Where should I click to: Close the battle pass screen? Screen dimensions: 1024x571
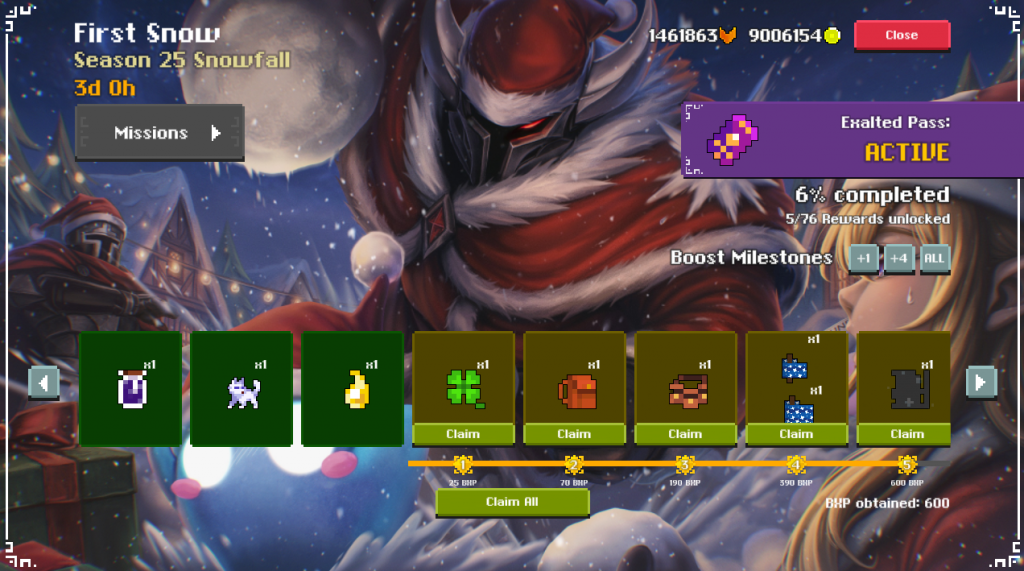click(x=901, y=35)
